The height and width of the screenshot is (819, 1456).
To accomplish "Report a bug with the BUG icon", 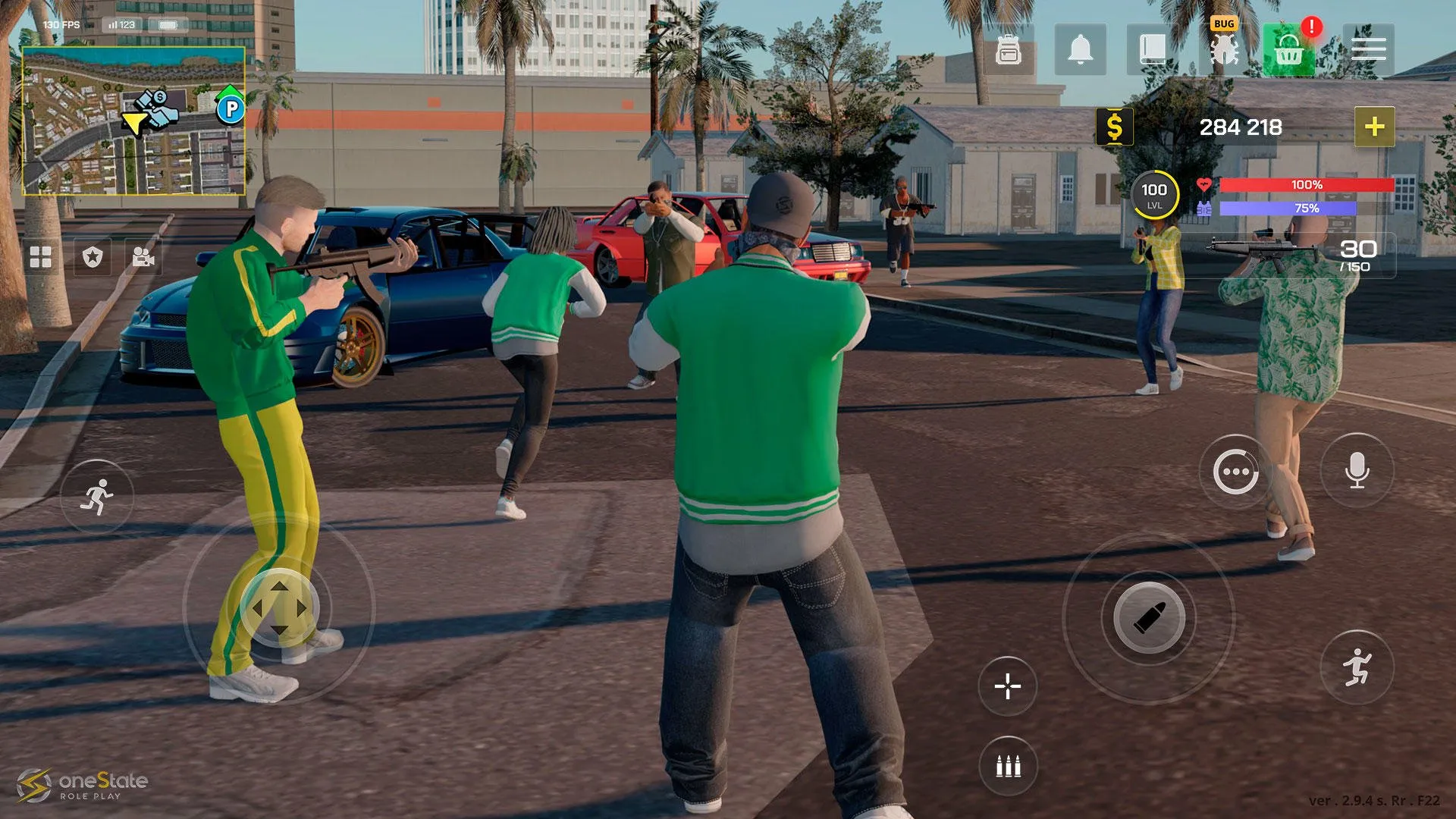I will point(1223,49).
